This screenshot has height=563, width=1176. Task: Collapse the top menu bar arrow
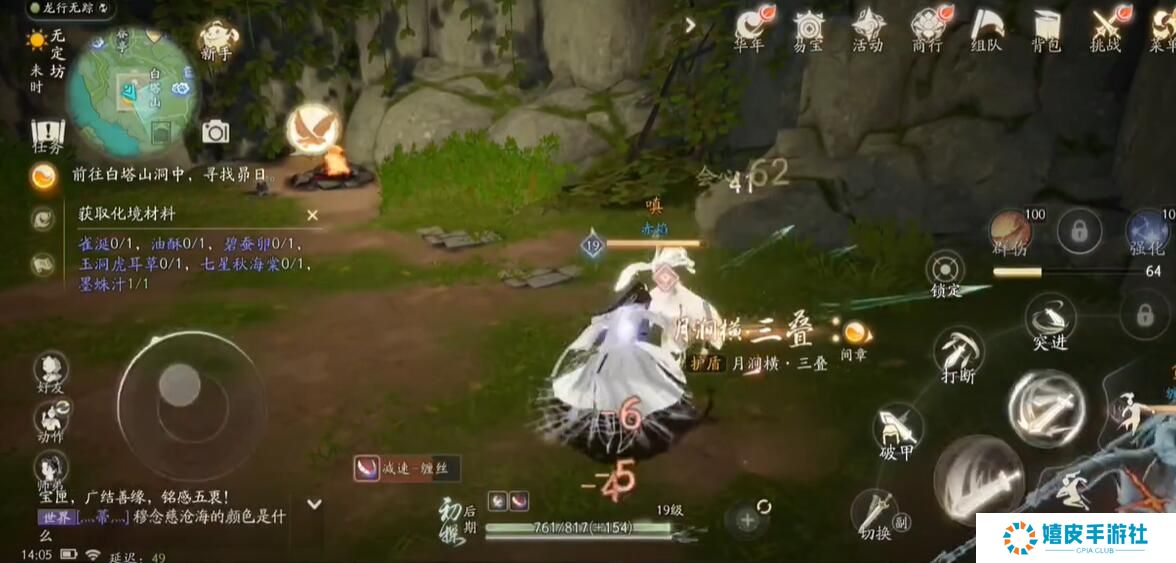[690, 25]
